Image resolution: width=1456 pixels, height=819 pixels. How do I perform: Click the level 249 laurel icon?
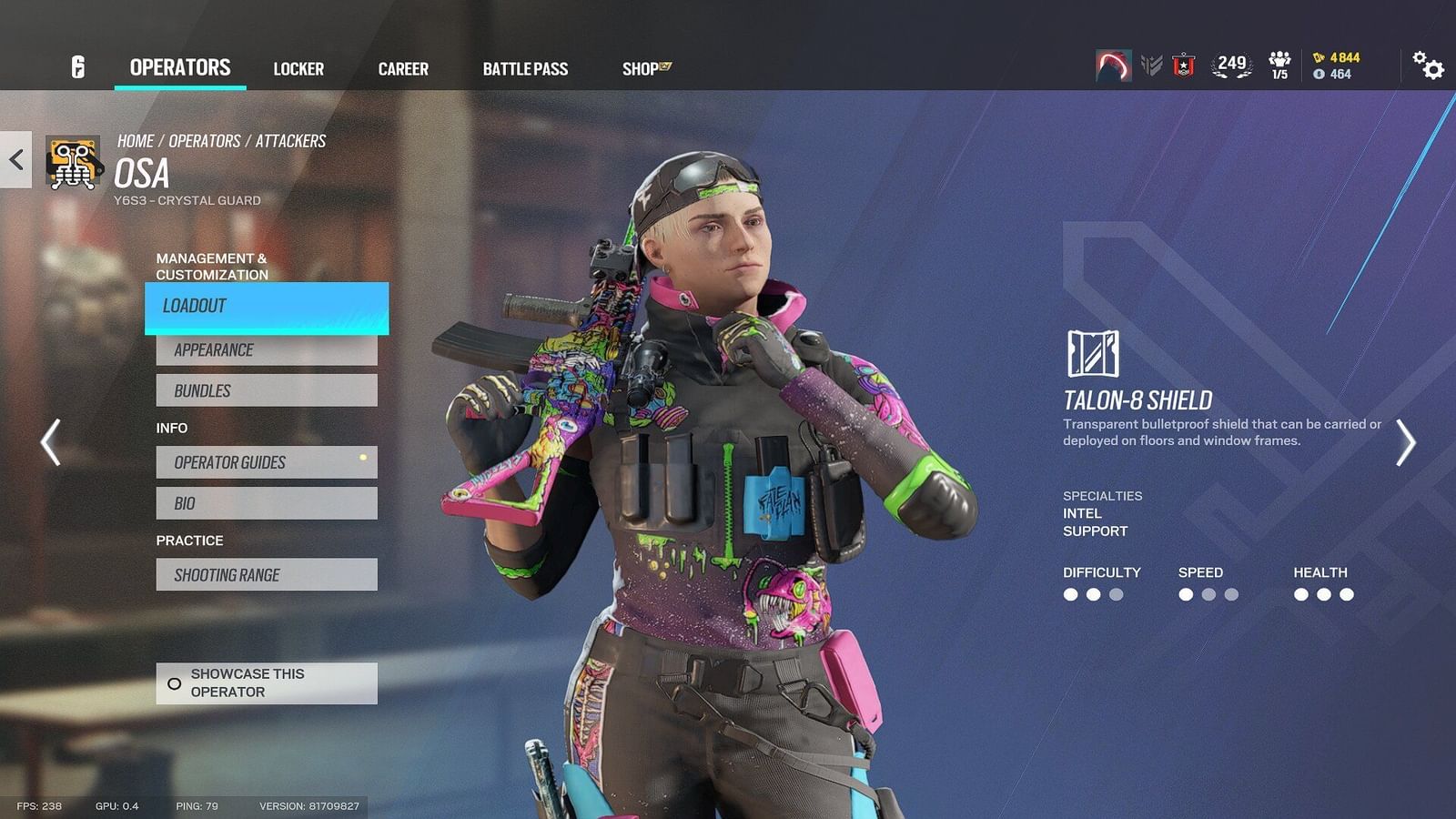tap(1228, 64)
